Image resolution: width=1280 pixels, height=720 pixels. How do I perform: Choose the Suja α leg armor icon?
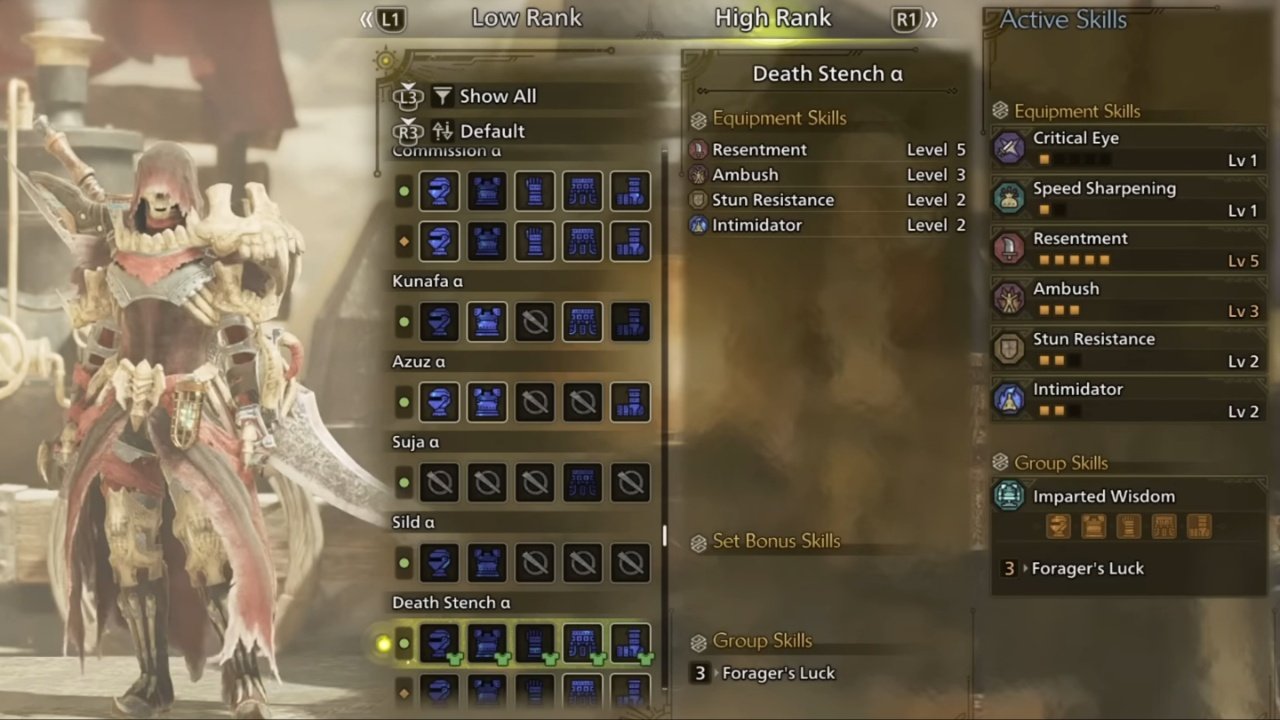coord(630,482)
